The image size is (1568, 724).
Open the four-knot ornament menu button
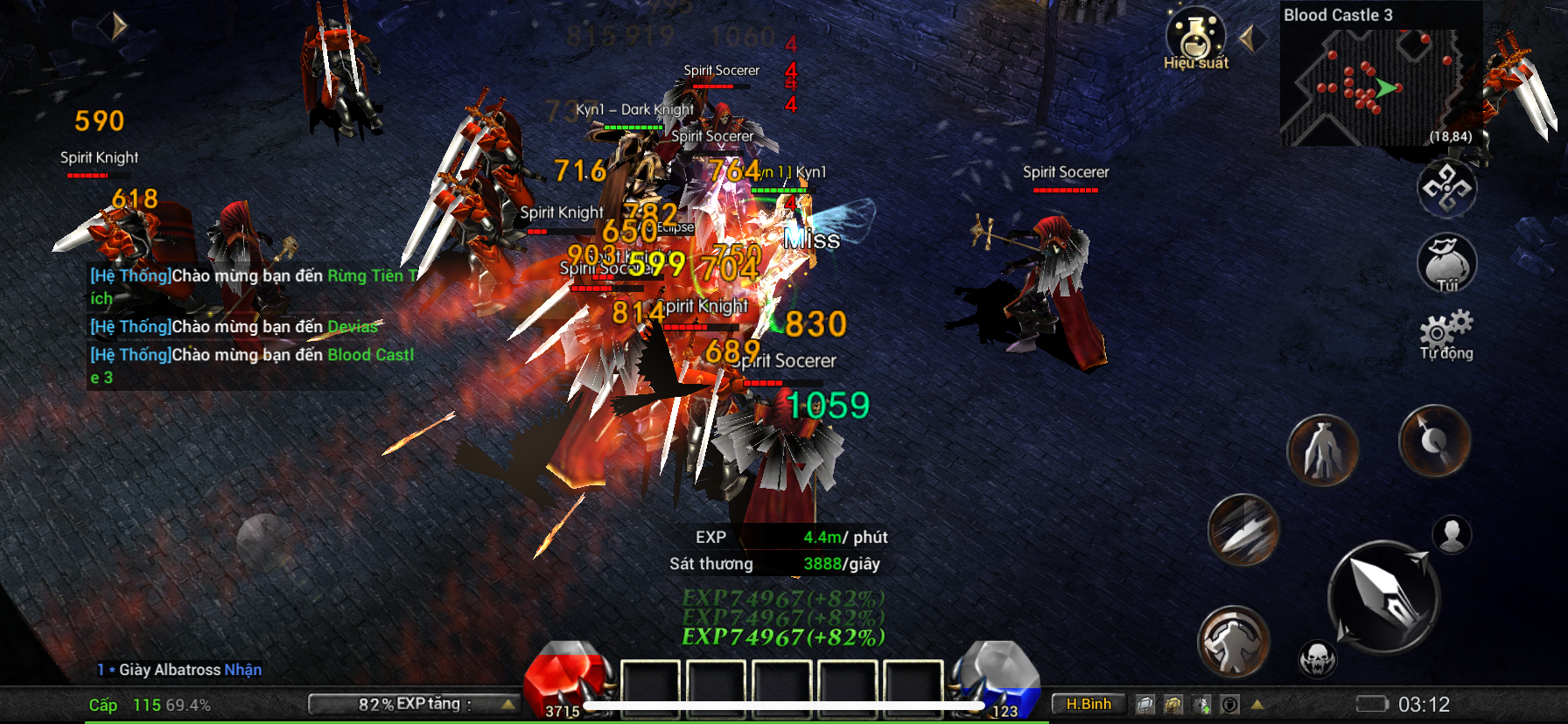1446,188
